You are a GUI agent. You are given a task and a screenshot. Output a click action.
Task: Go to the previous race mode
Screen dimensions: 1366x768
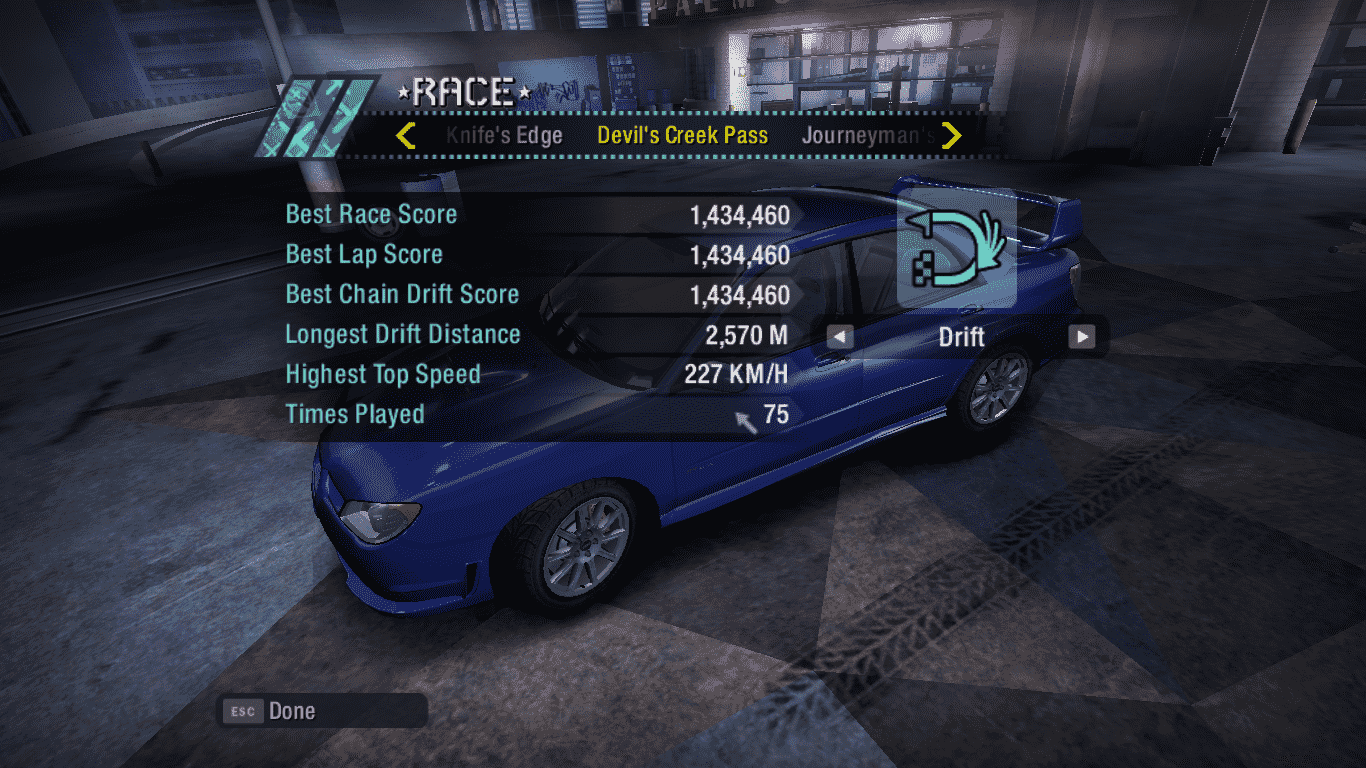coord(840,337)
